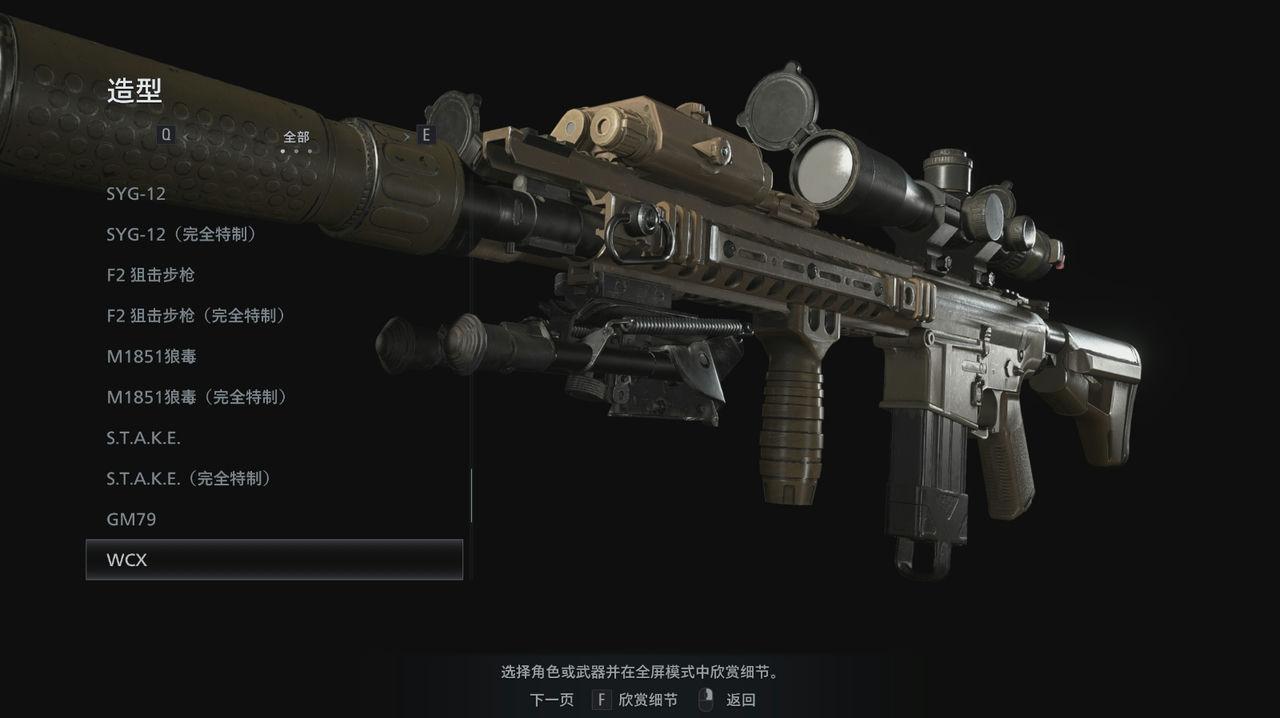Select the S.T.A.K.E. model entry
This screenshot has height=718, width=1280.
pyautogui.click(x=144, y=438)
